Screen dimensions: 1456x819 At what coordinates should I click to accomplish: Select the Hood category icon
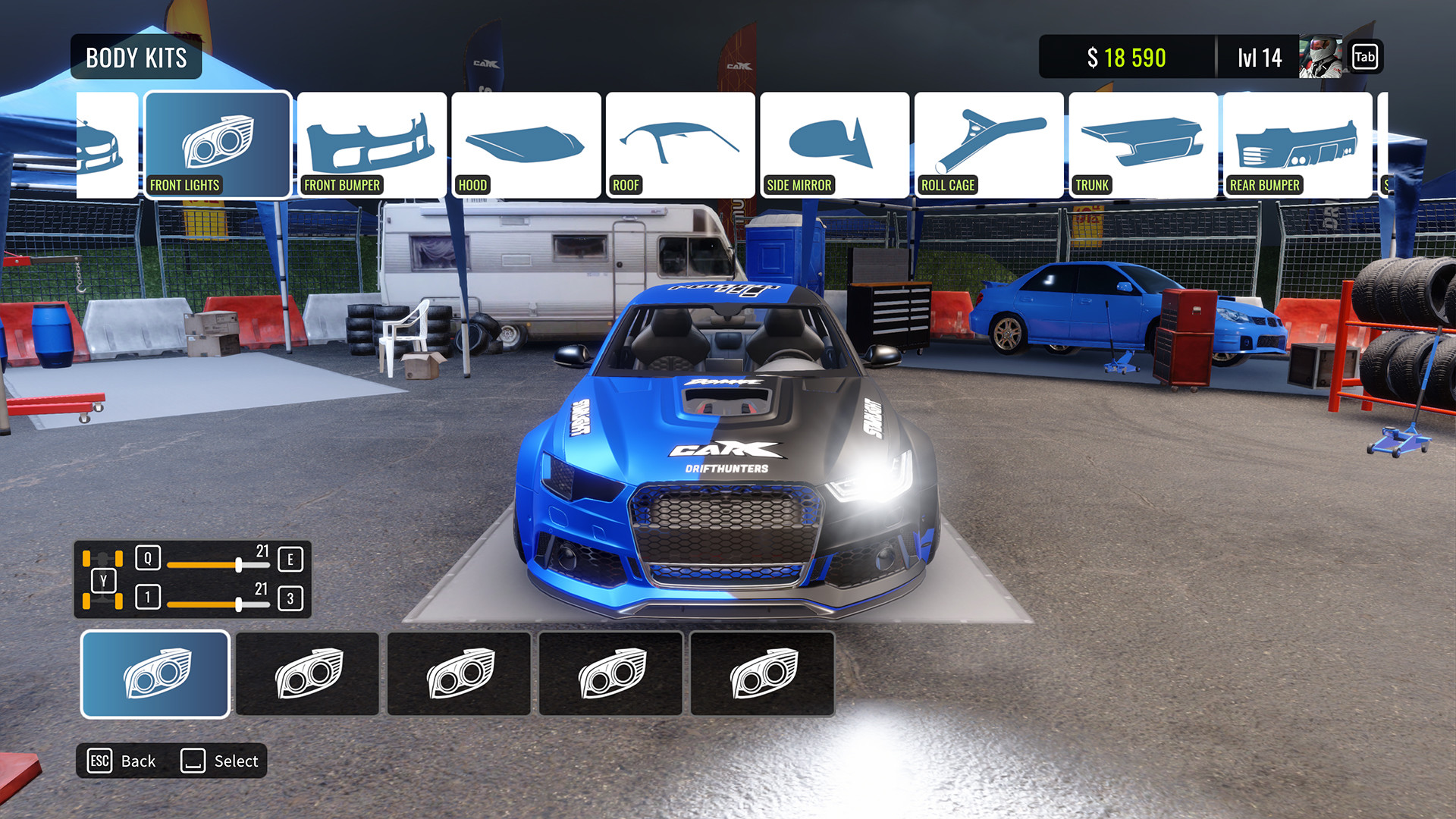pos(526,144)
